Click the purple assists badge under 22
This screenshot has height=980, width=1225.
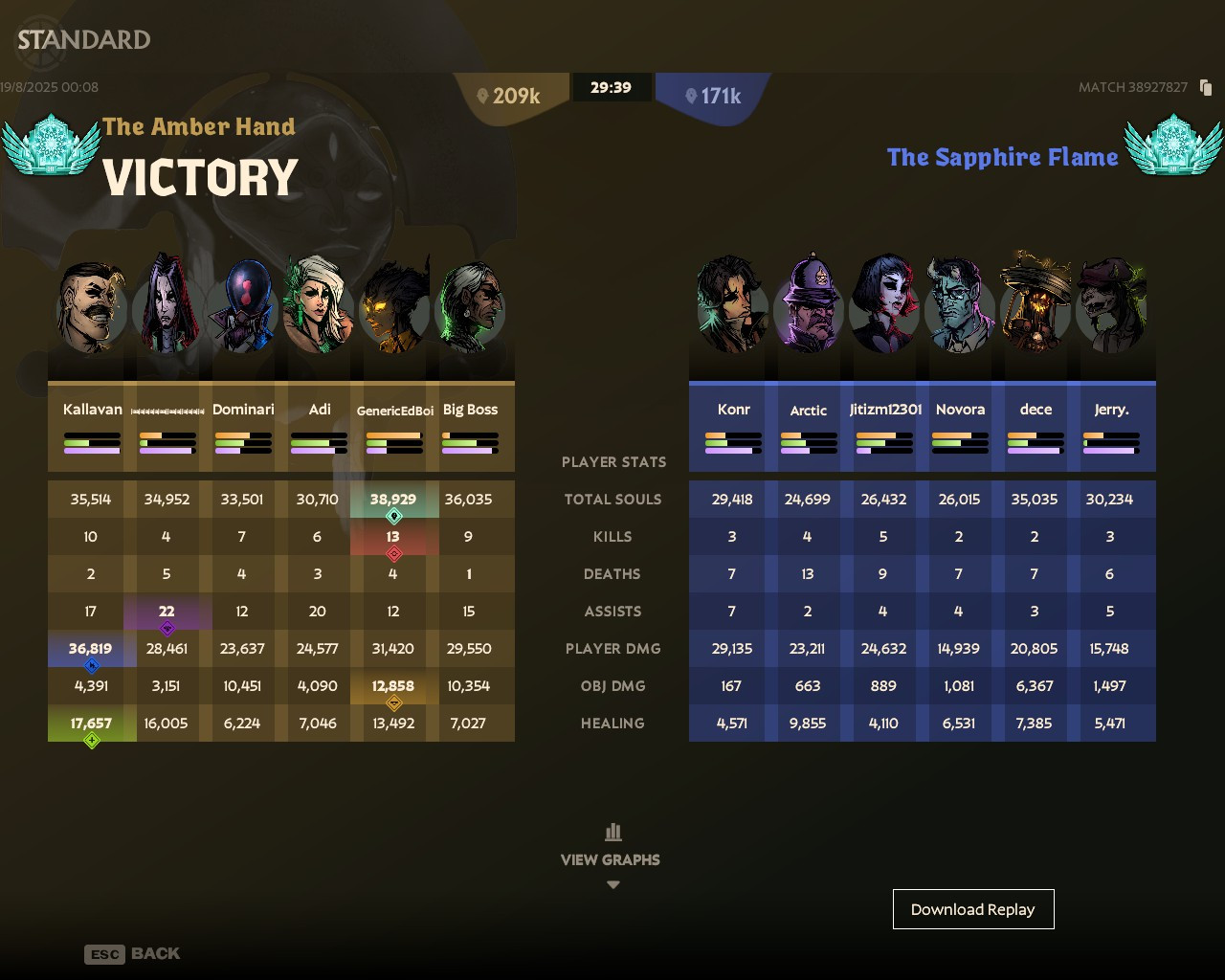pos(167,627)
